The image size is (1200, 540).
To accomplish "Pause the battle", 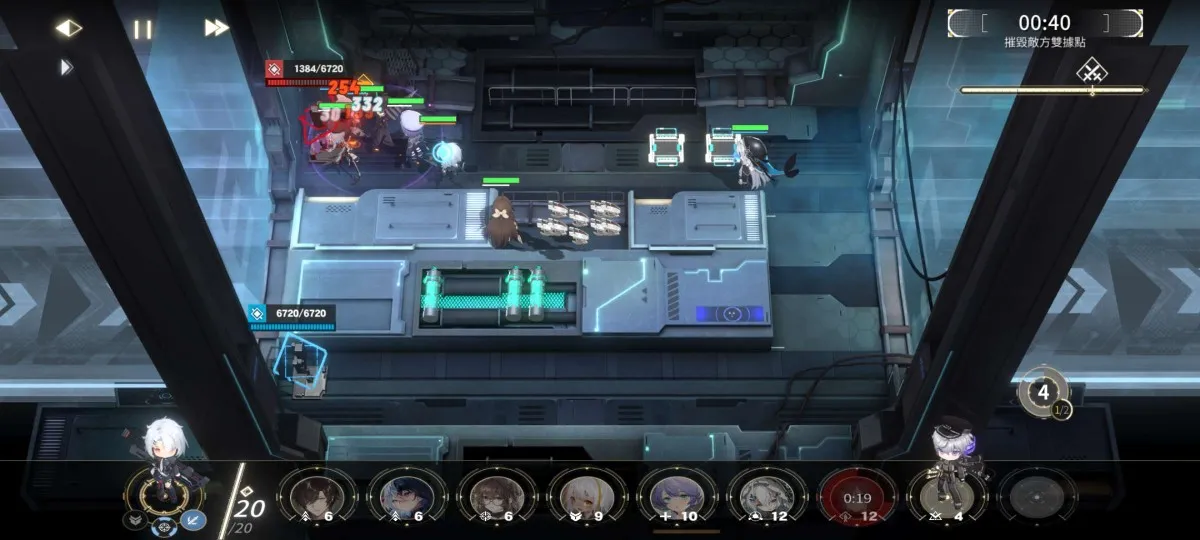I will 143,29.
